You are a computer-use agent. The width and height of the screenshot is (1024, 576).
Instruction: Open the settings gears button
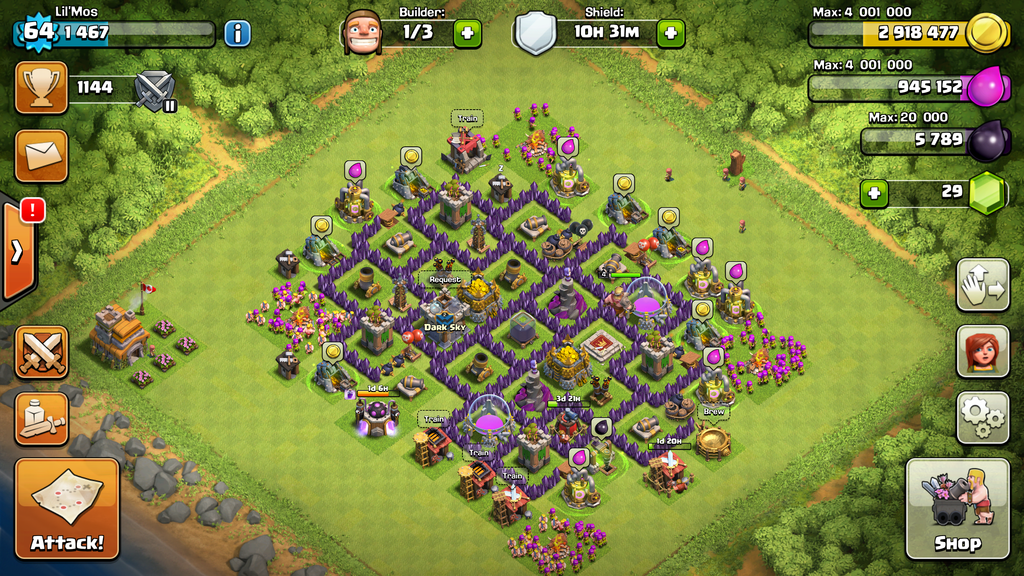coord(982,417)
